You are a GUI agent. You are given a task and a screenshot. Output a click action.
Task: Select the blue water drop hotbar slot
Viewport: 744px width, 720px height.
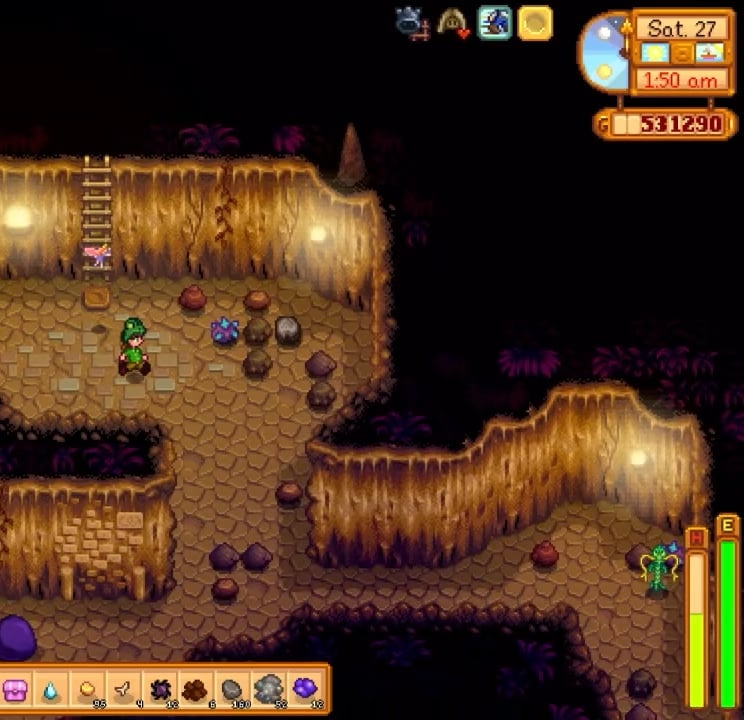51,689
